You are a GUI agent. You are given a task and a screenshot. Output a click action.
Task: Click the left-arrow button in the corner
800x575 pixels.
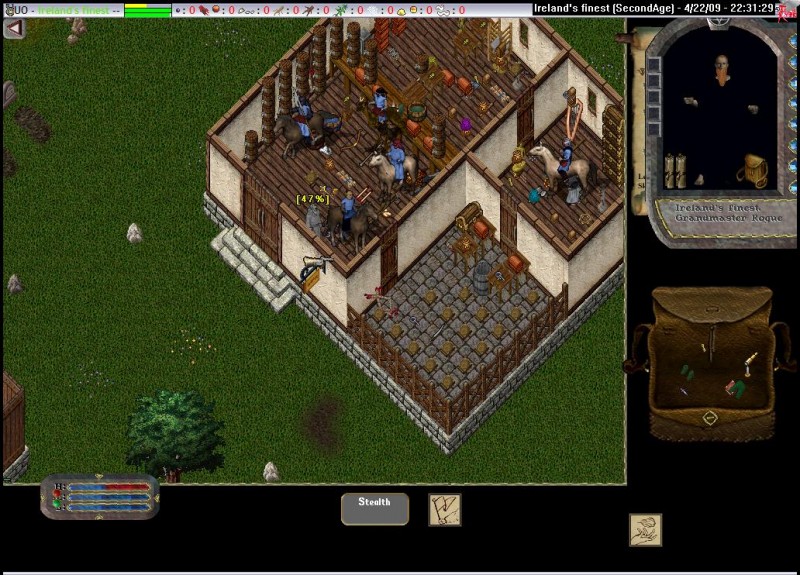tap(14, 28)
